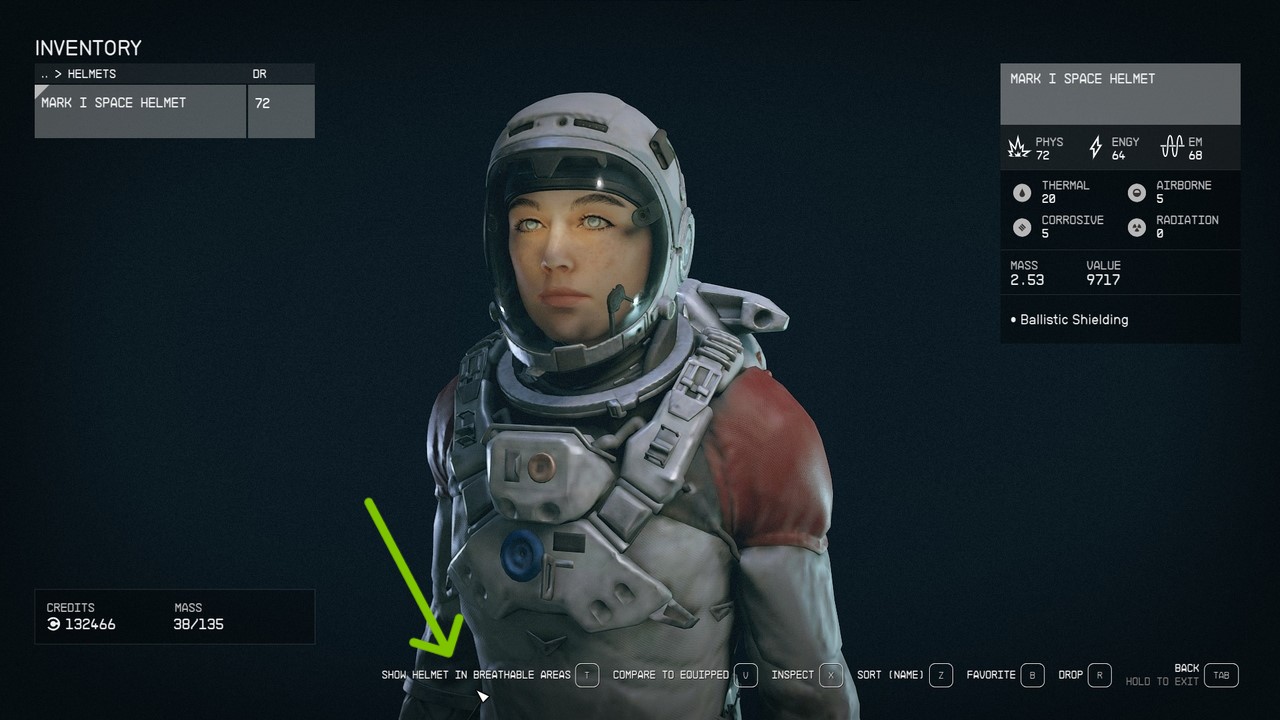Click the DR column header

pyautogui.click(x=260, y=73)
